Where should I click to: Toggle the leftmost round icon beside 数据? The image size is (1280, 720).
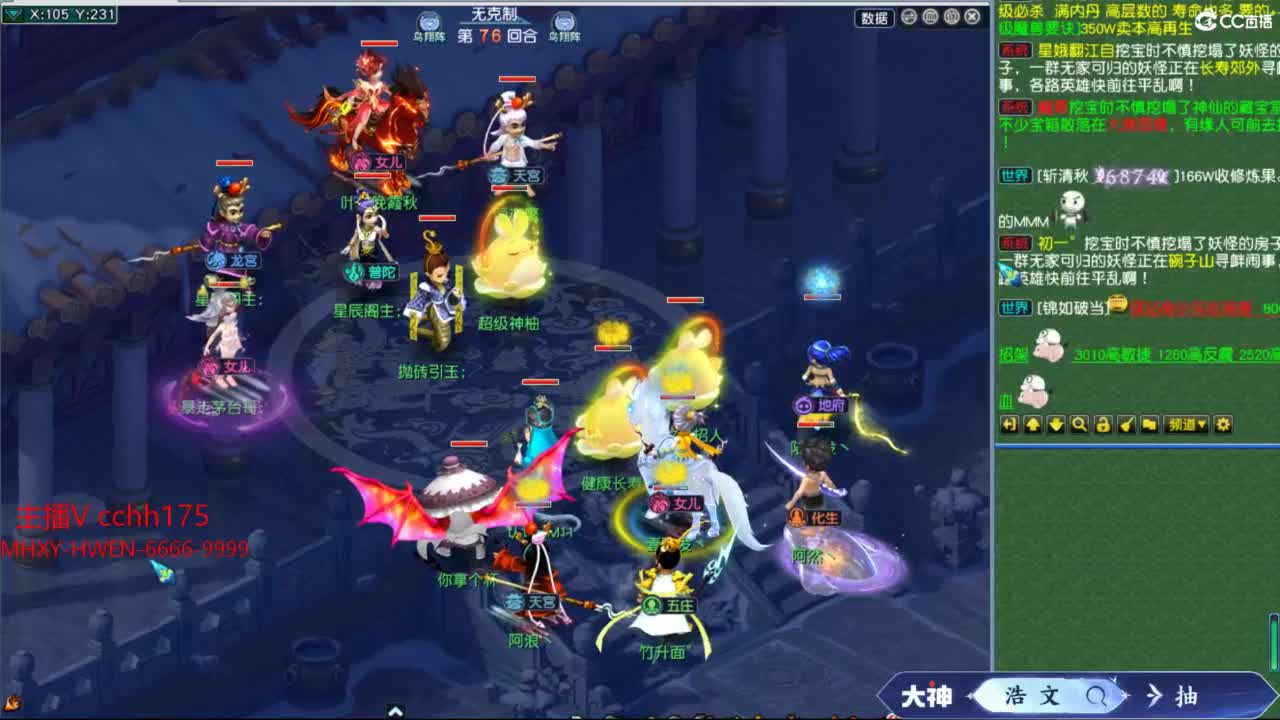910,18
